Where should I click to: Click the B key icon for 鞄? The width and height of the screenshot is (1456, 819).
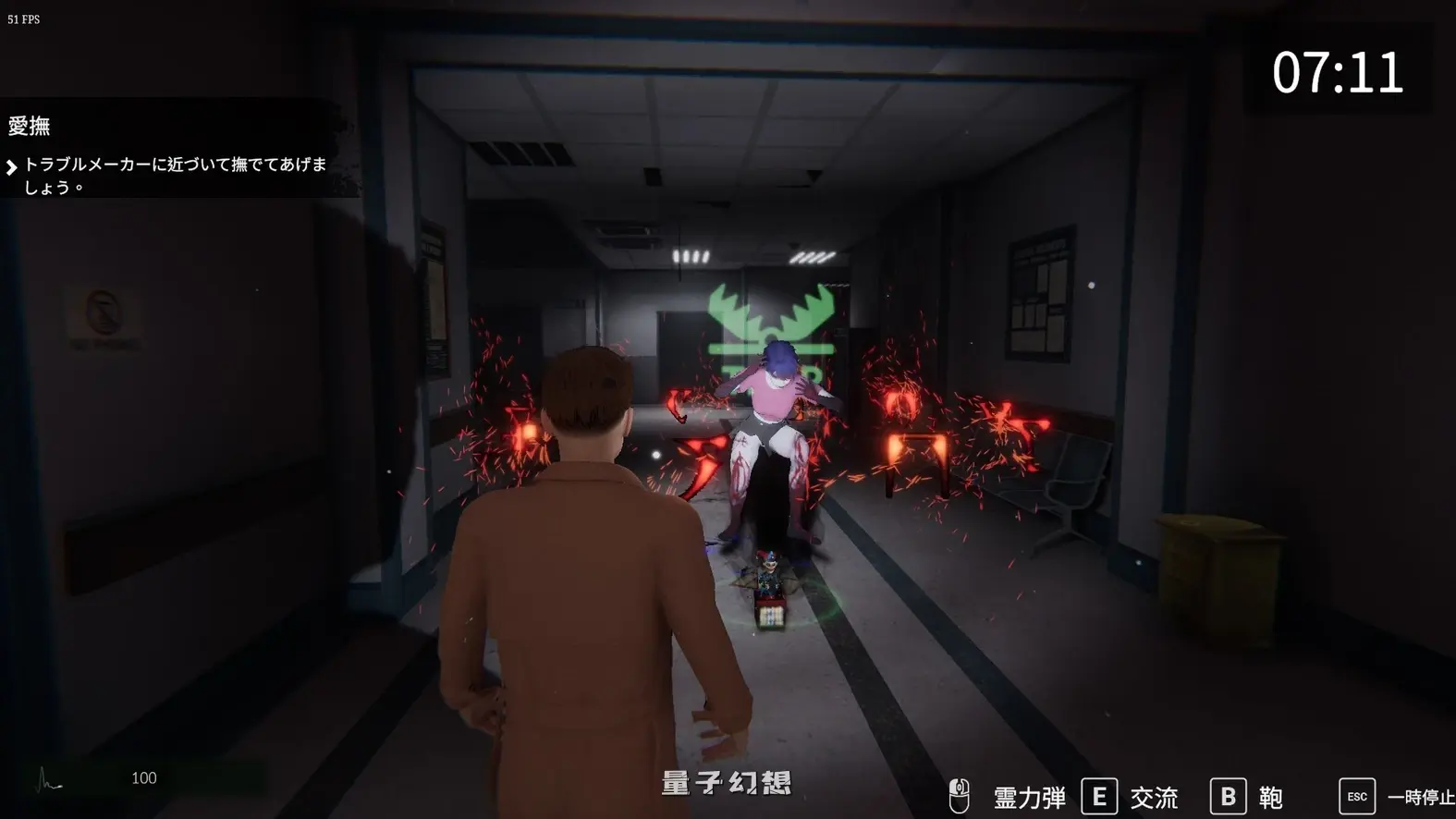(x=1230, y=793)
